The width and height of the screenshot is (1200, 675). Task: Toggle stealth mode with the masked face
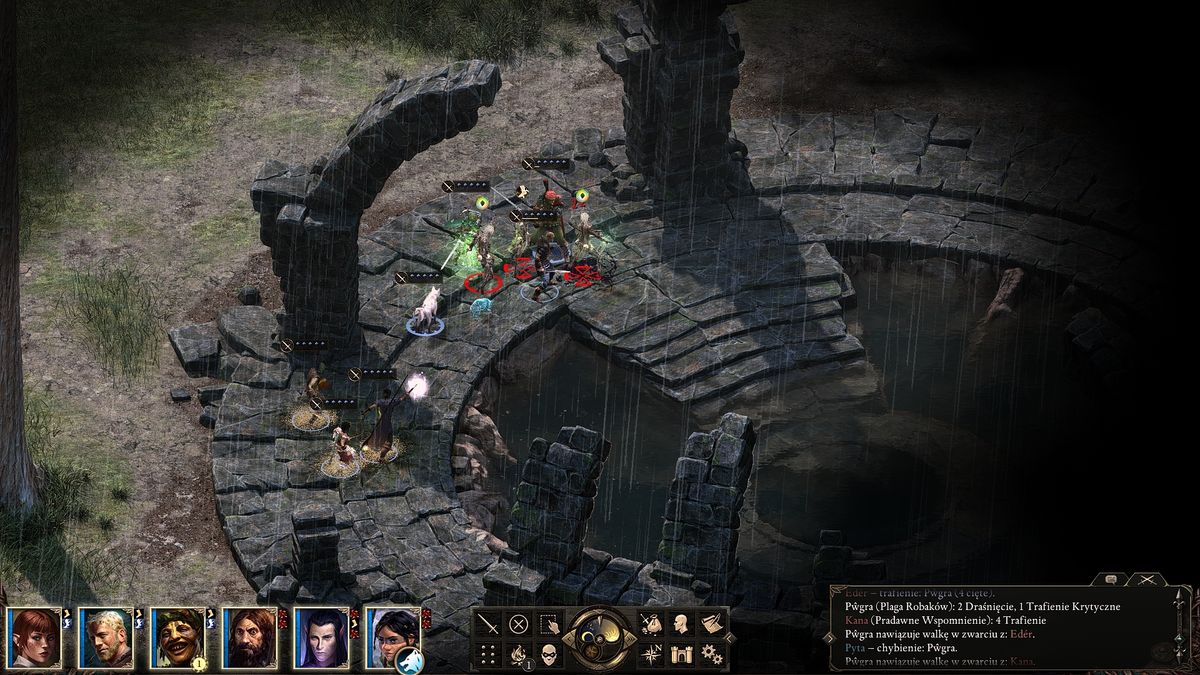pyautogui.click(x=549, y=655)
